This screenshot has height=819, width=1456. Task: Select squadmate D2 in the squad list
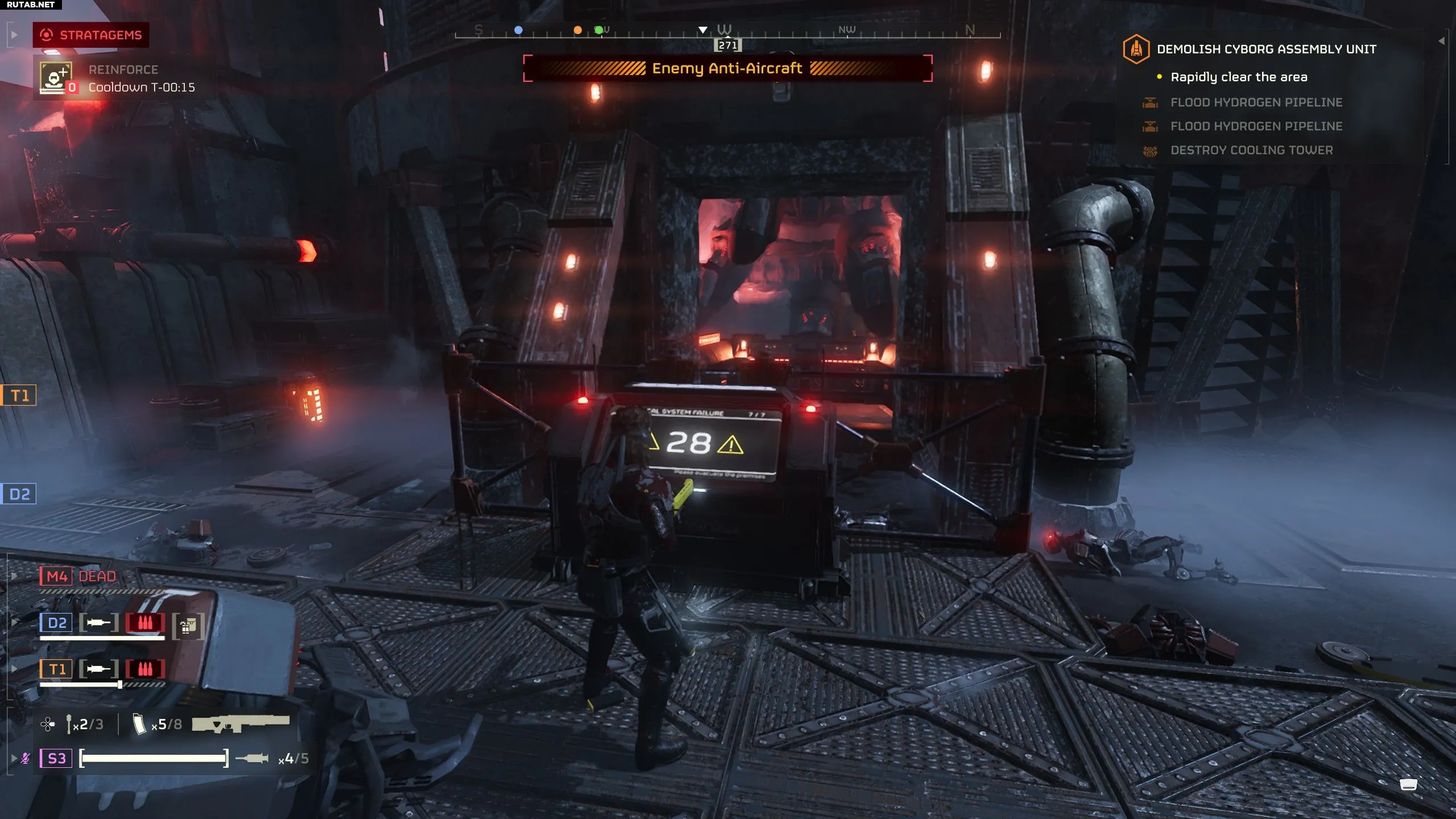[56, 623]
